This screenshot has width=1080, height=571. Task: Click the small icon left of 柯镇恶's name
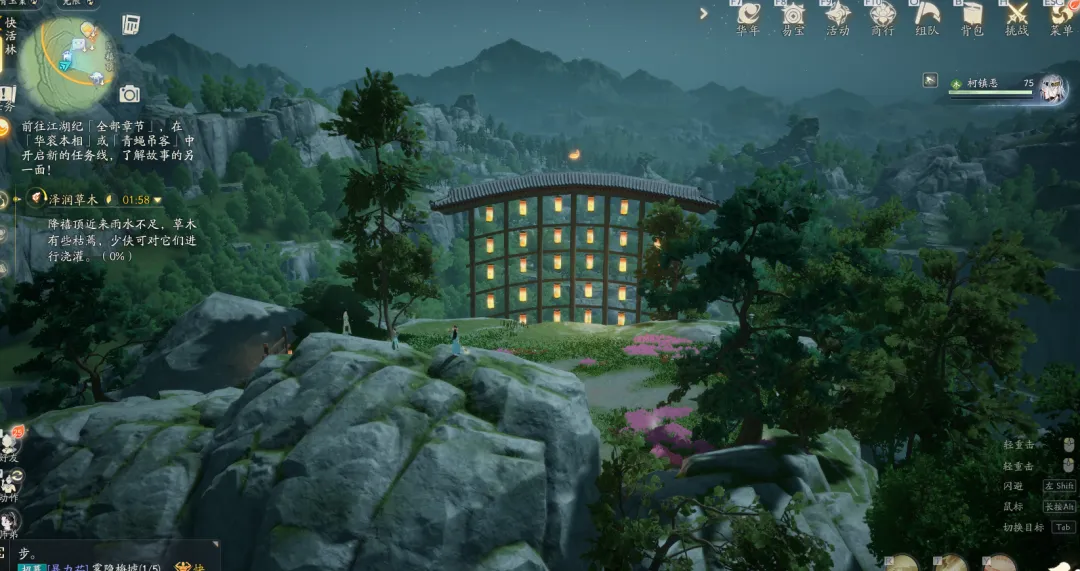(931, 80)
